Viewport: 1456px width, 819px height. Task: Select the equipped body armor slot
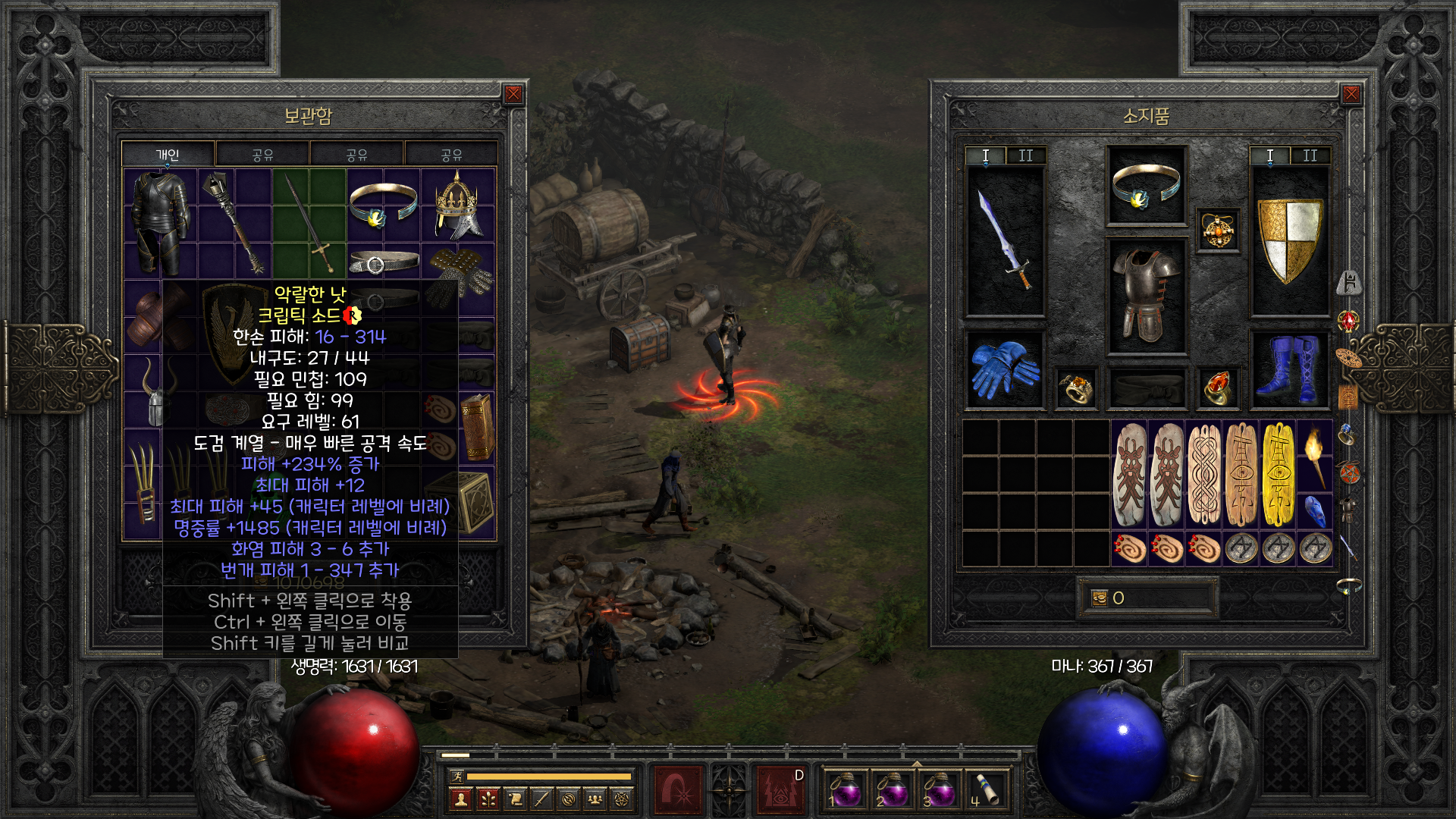tap(1146, 296)
